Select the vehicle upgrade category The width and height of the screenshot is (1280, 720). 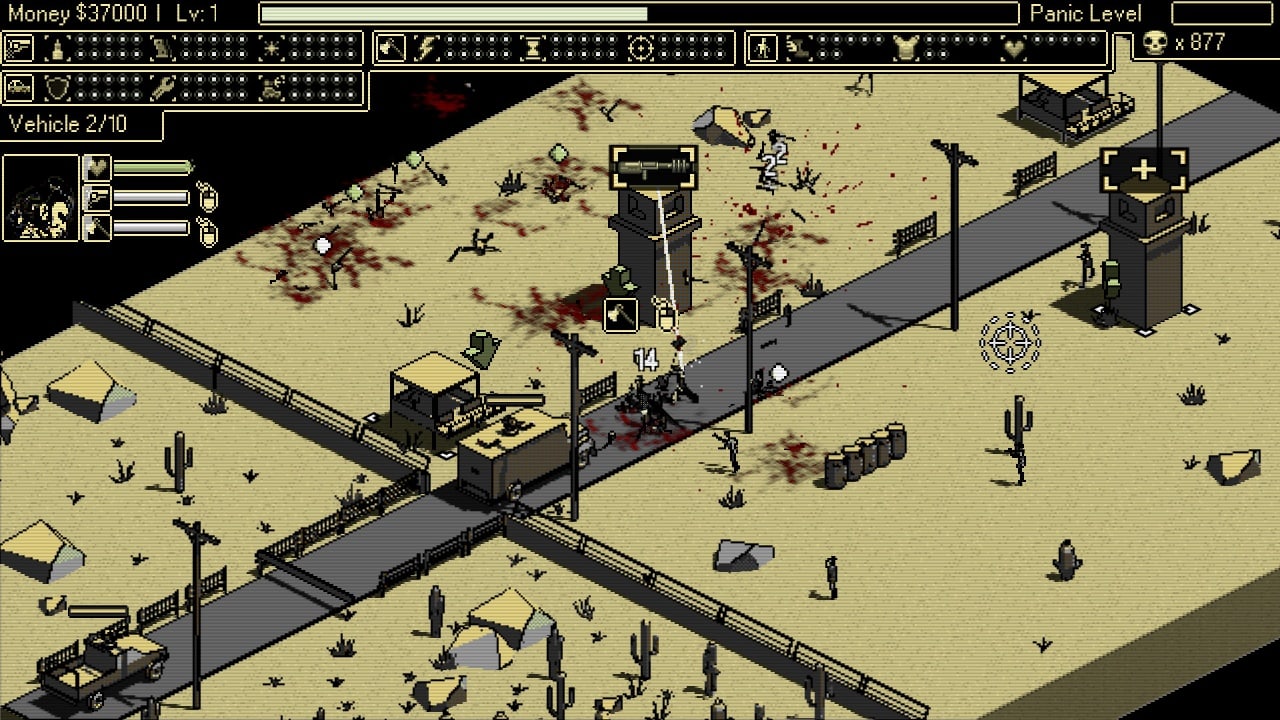19,88
